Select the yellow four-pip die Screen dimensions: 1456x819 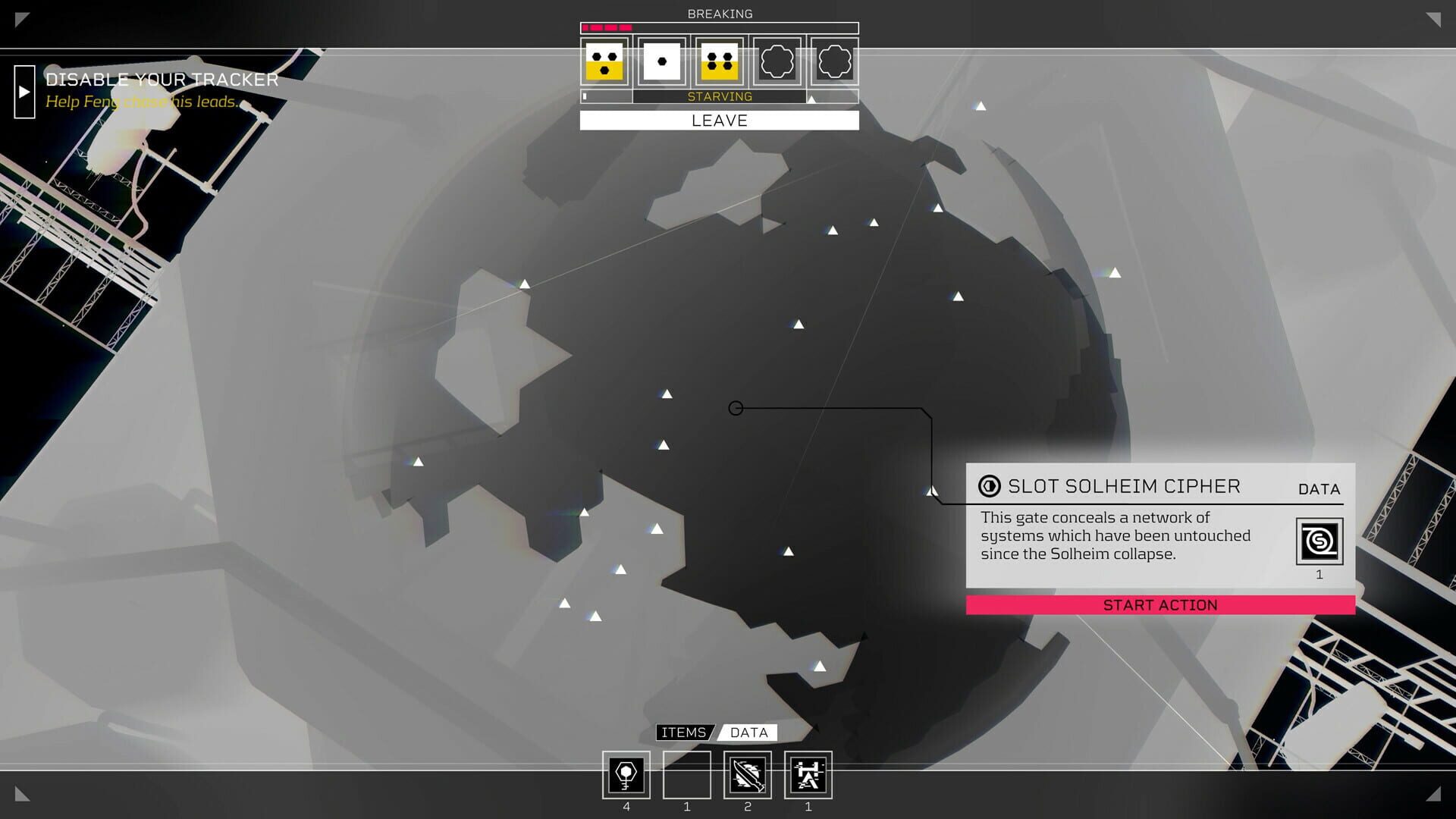tap(719, 63)
